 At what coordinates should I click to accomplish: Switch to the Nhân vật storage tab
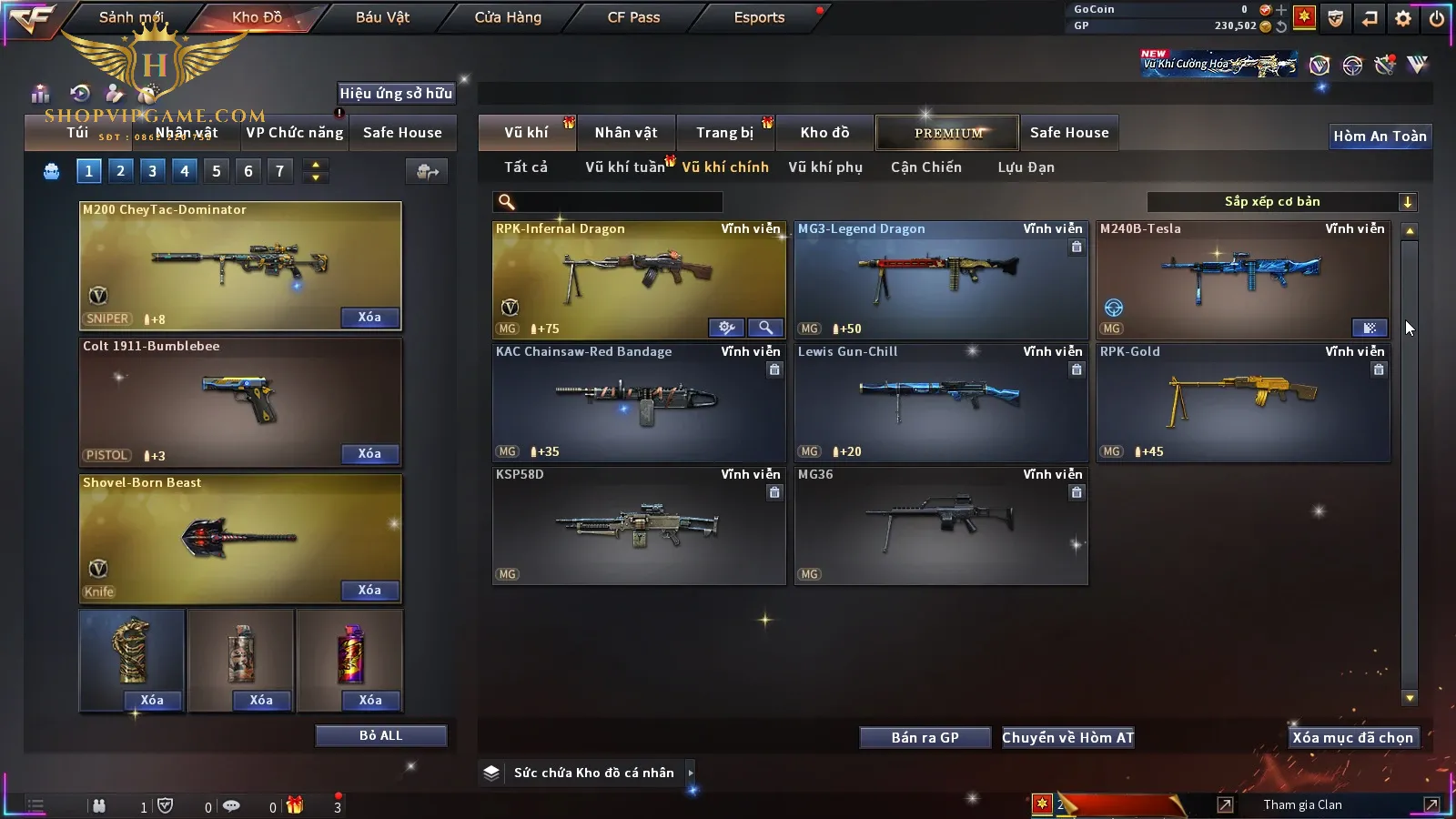pos(625,133)
